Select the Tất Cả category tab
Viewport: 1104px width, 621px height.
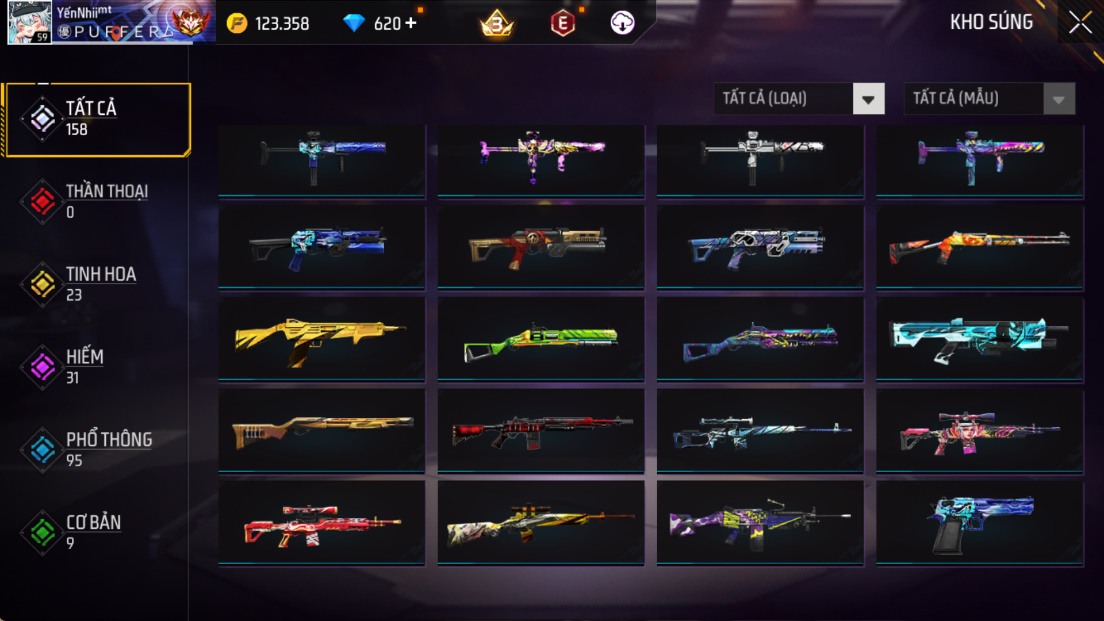click(x=96, y=119)
